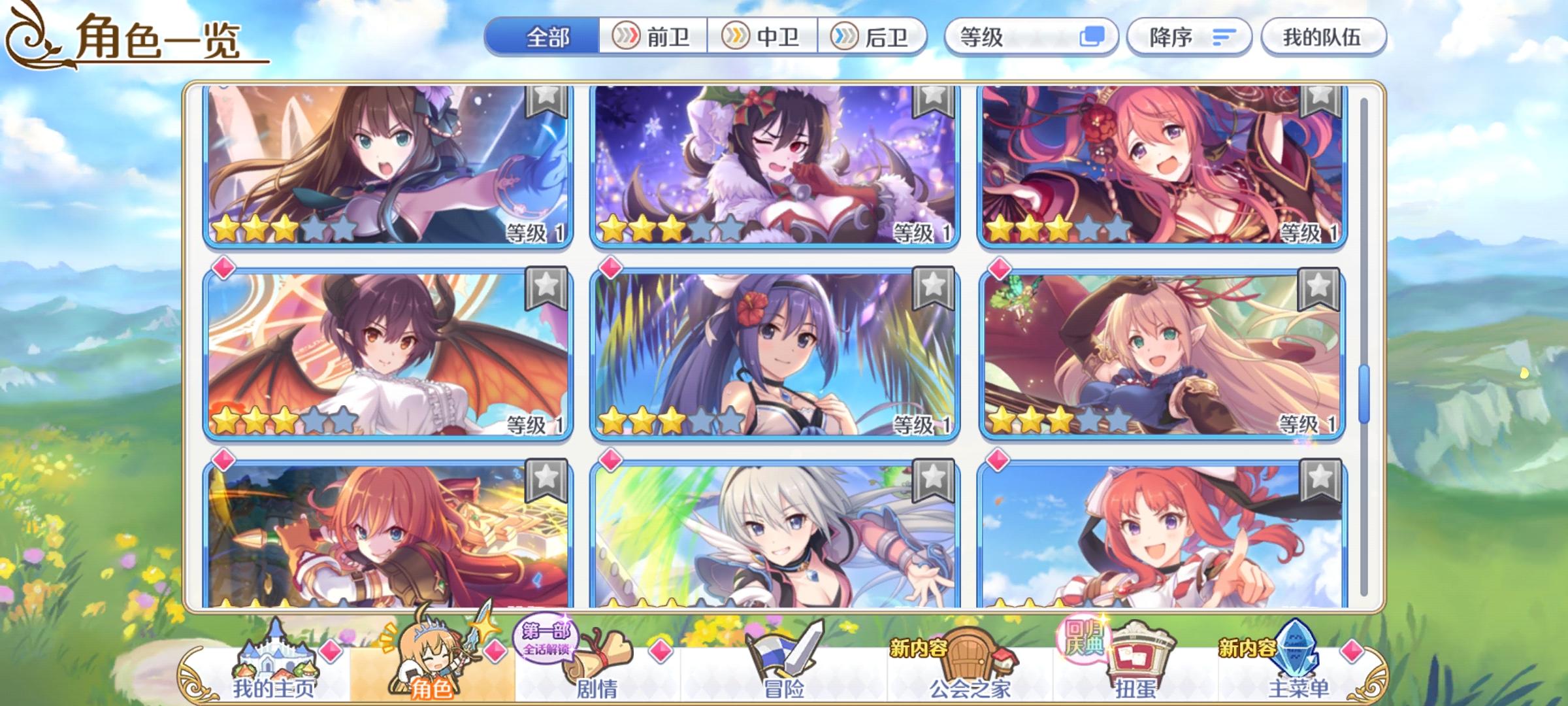Click the blue stacked-cards icon beside 等级

point(1094,37)
